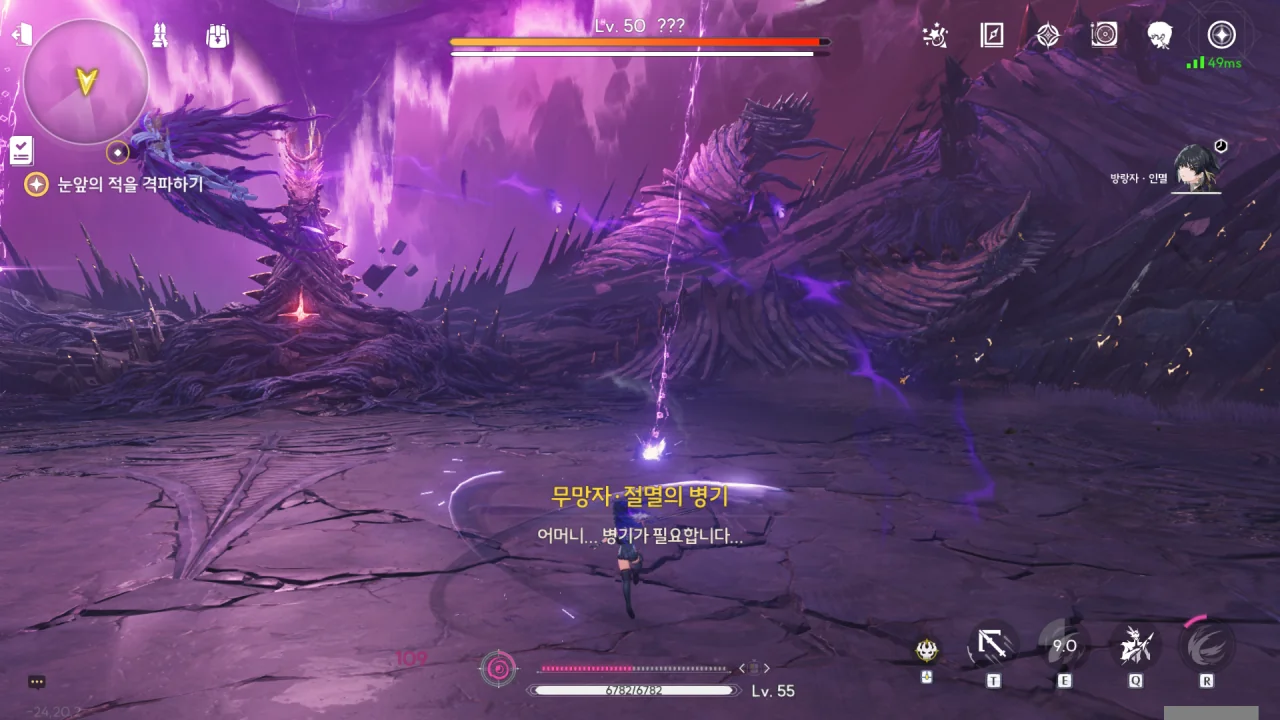The width and height of the screenshot is (1280, 720).
Task: Click the small diamond marker by minimap
Action: (118, 152)
